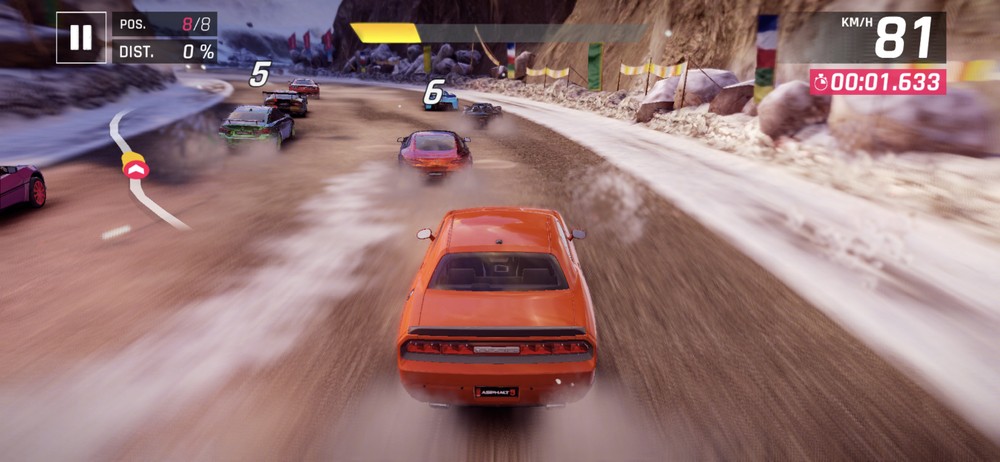Pause the race

81,38
